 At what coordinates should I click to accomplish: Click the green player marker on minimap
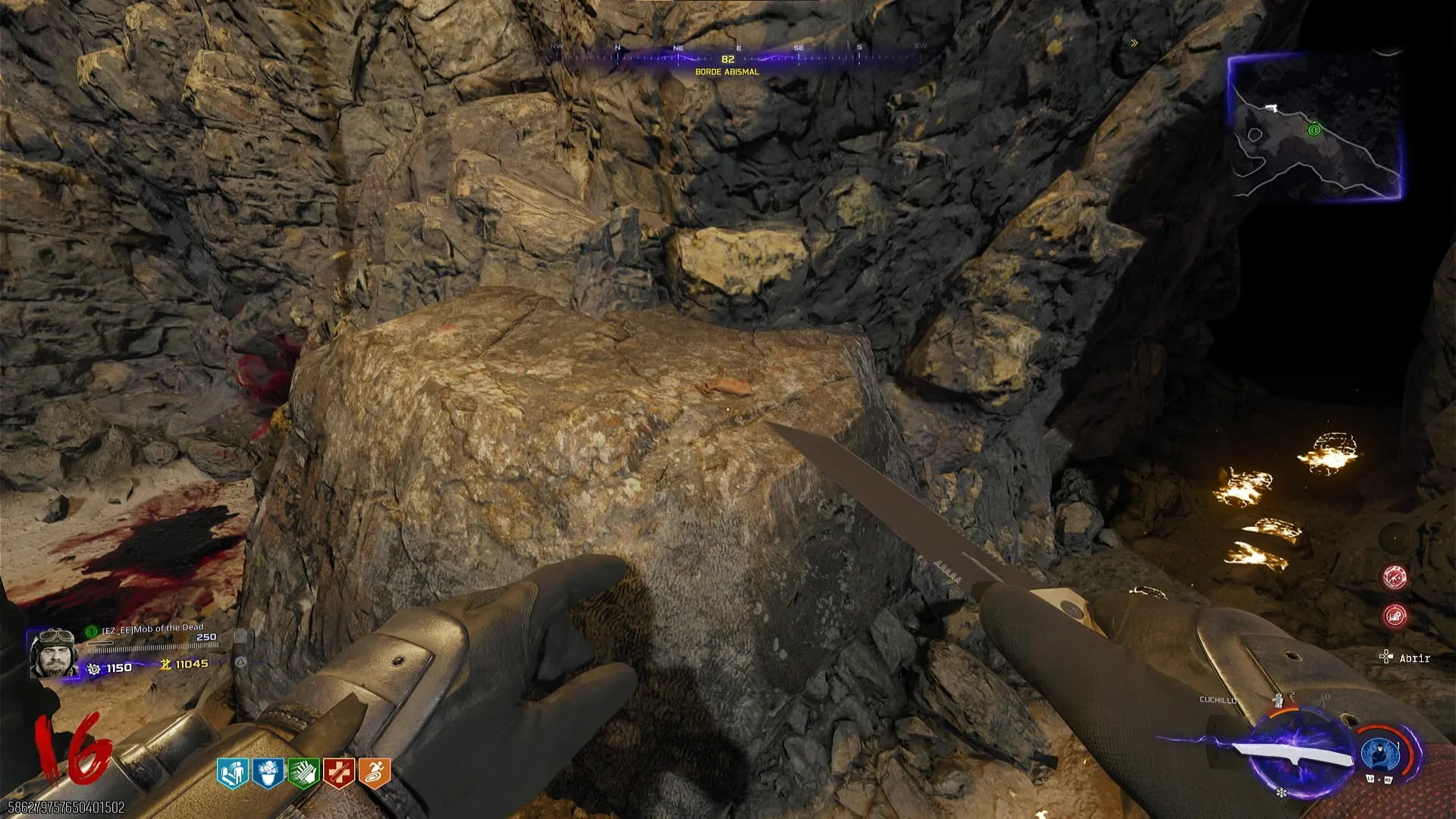pos(1314,130)
